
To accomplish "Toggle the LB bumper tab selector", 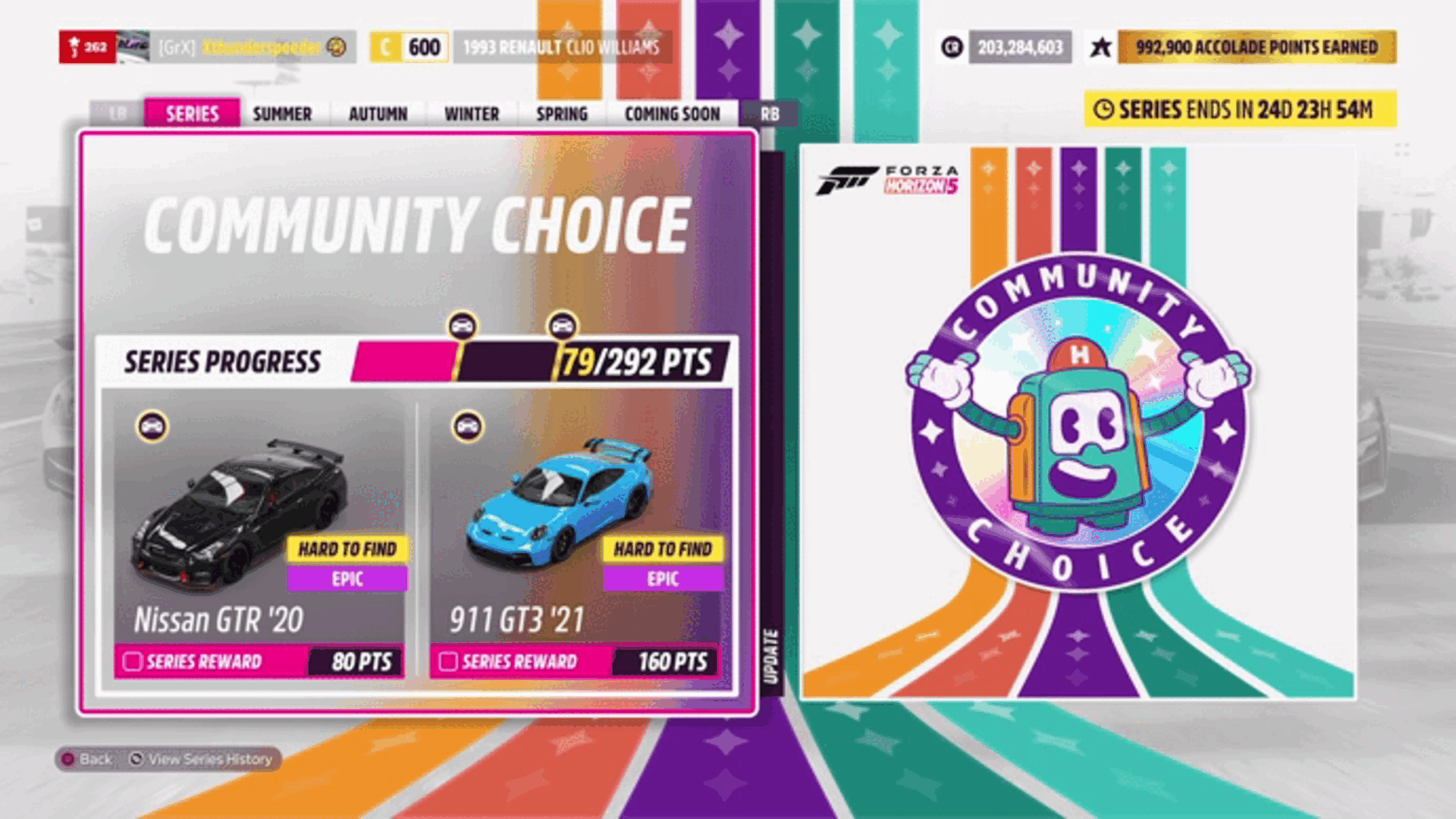I will coord(118,113).
